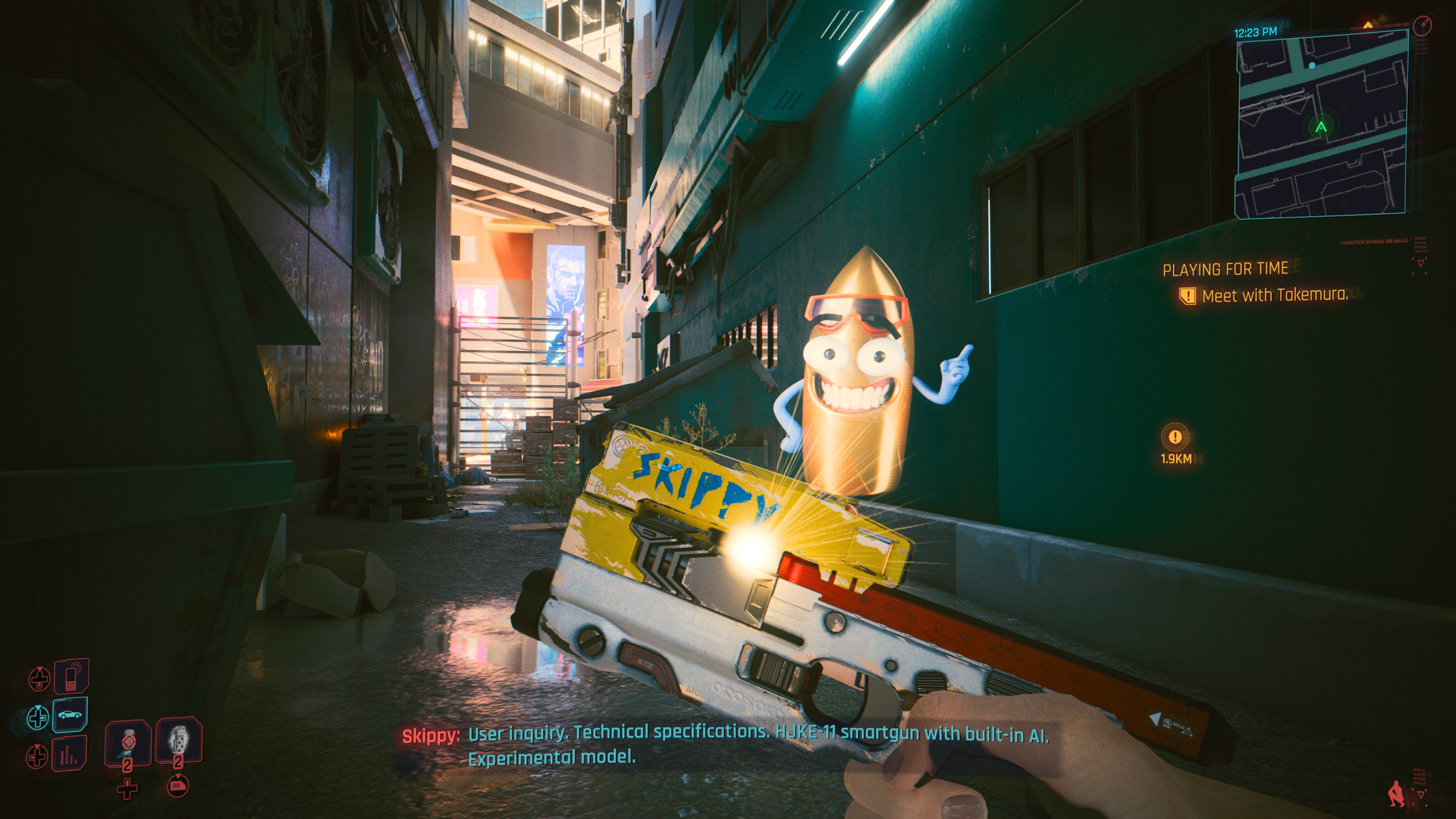1456x819 pixels.
Task: Use the healing inhaler consumable slot
Action: click(128, 744)
